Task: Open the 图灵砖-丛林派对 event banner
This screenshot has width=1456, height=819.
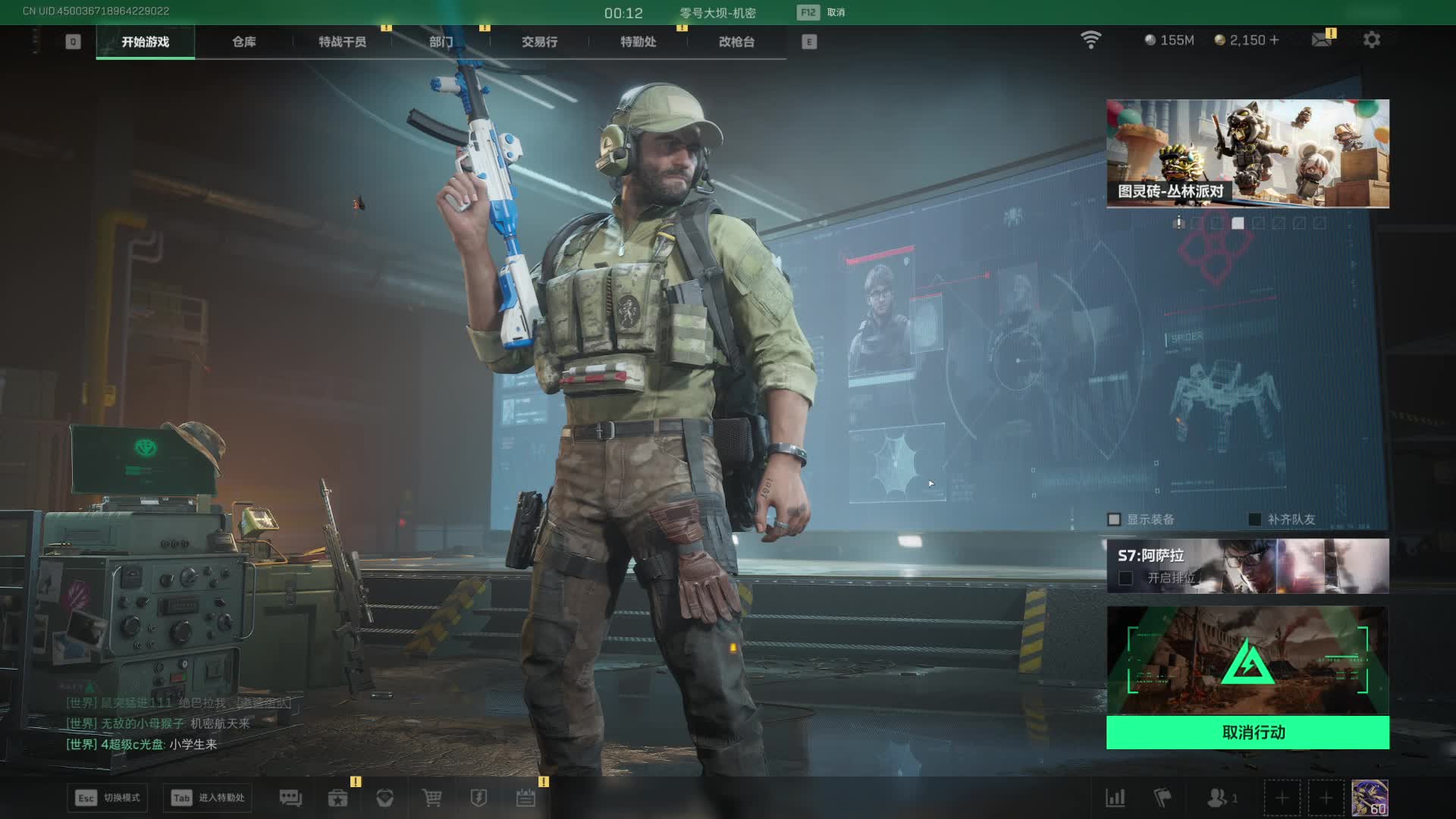Action: pos(1247,153)
